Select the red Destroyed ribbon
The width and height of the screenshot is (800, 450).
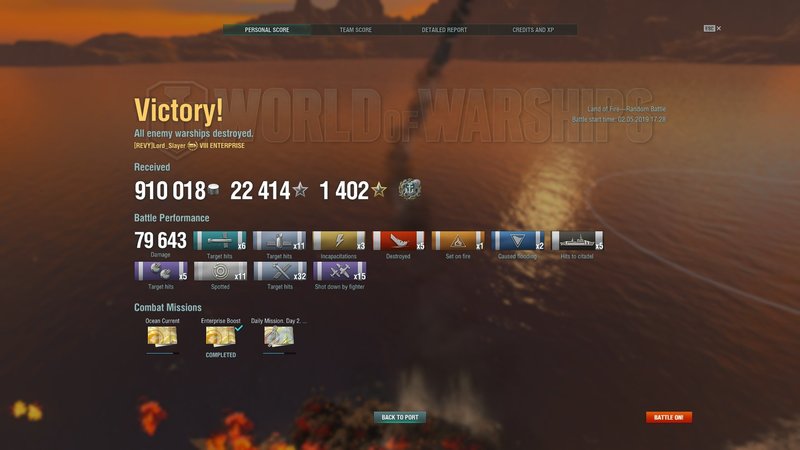(x=399, y=241)
